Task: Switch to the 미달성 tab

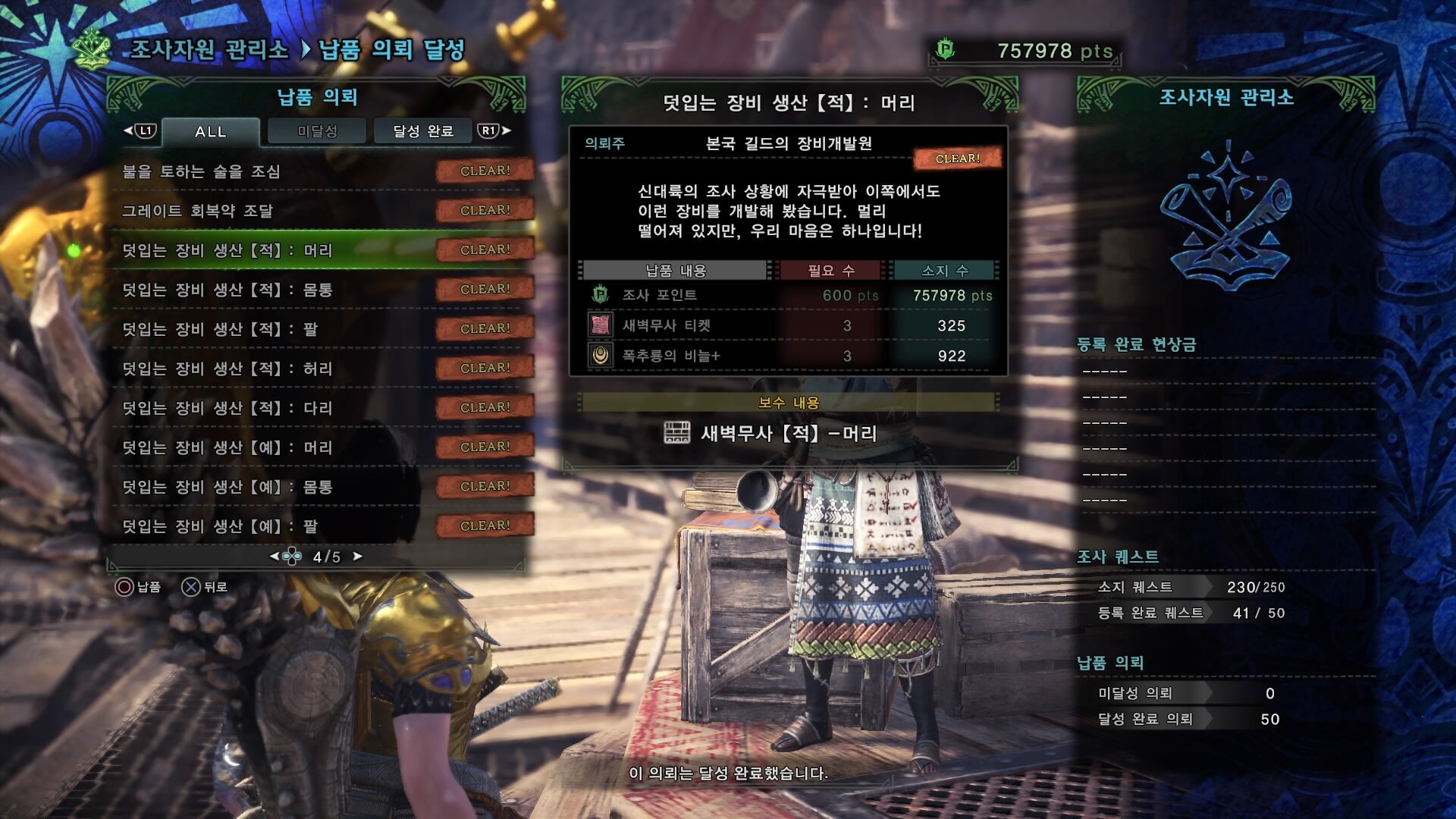Action: click(317, 131)
